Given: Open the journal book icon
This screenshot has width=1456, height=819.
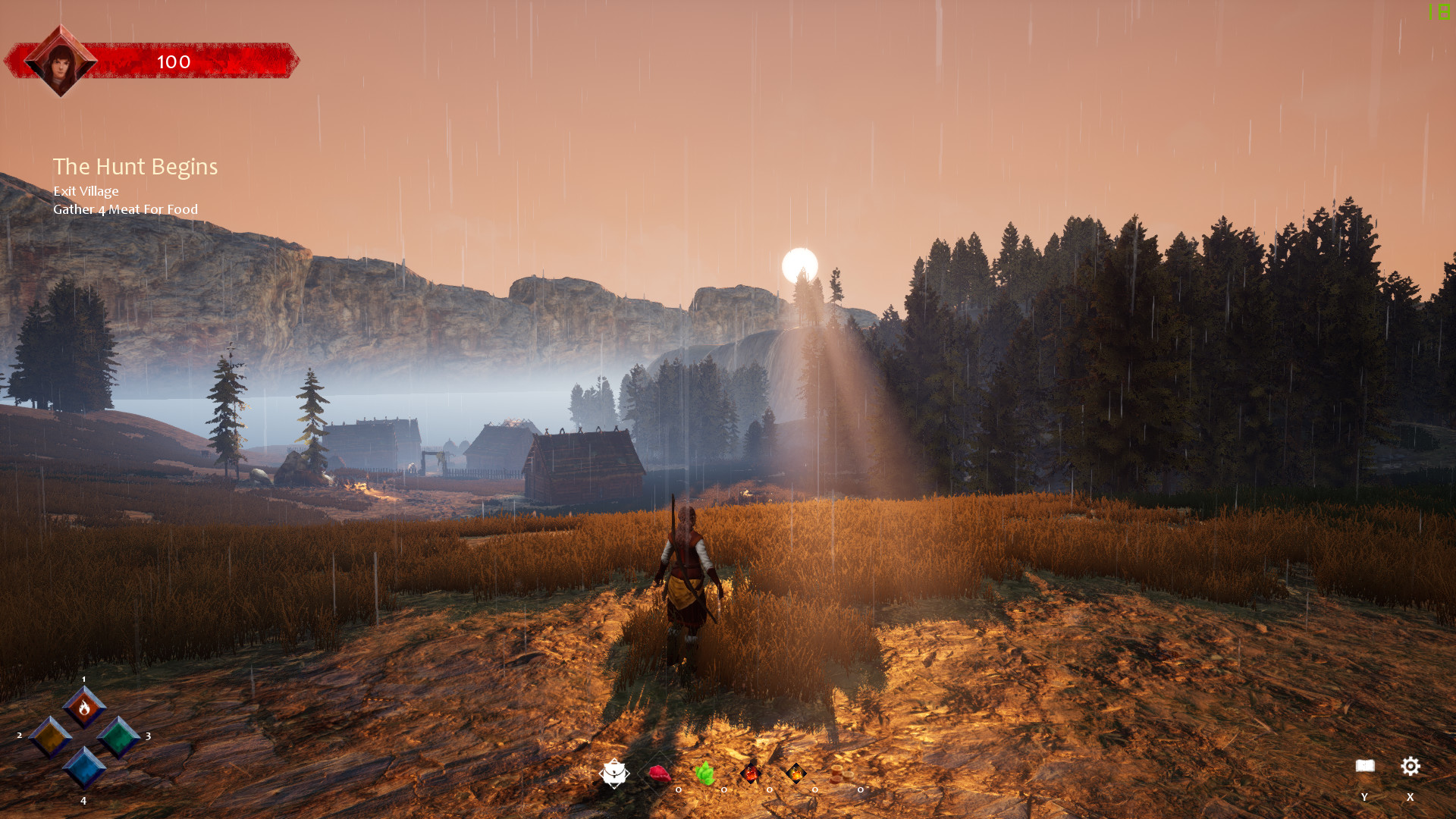Looking at the screenshot, I should click(x=1365, y=766).
